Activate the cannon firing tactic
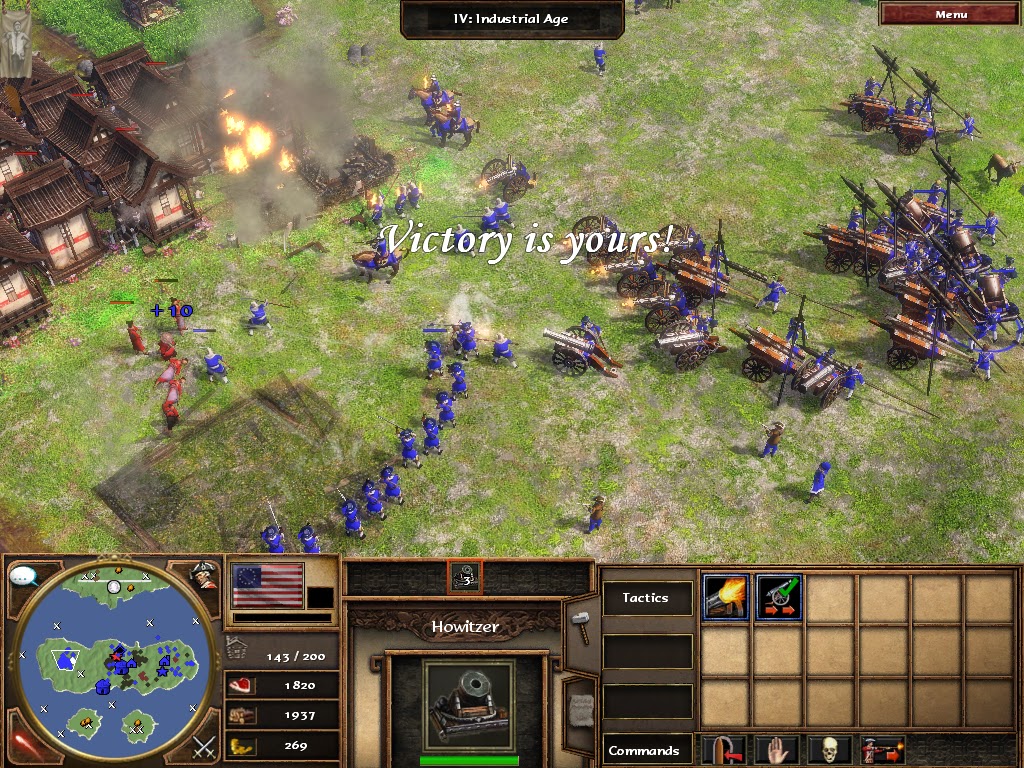Image resolution: width=1024 pixels, height=768 pixels. pyautogui.click(x=726, y=598)
